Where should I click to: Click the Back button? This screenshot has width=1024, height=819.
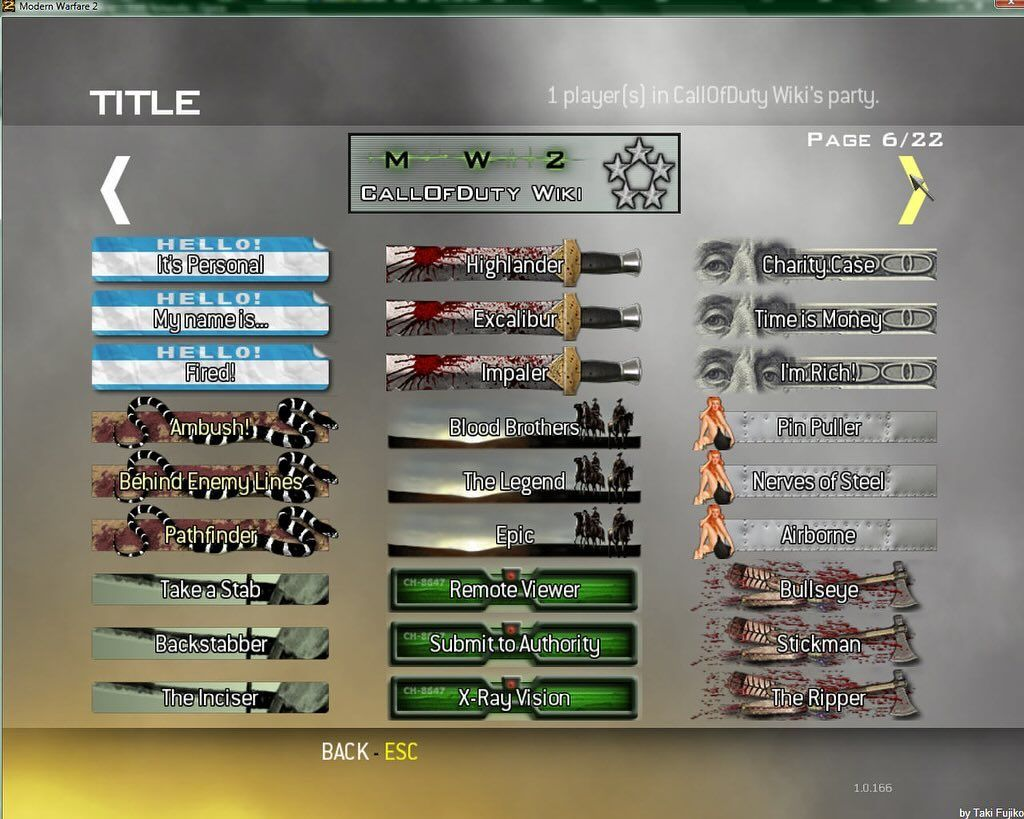[369, 752]
